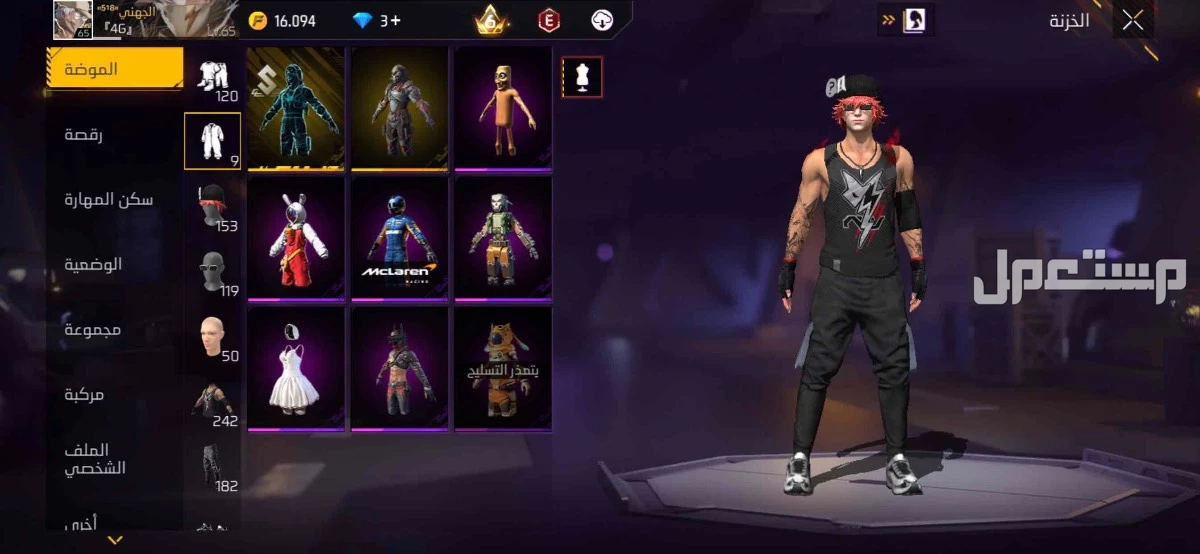Choose the red bunny hood outfit

tap(296, 238)
